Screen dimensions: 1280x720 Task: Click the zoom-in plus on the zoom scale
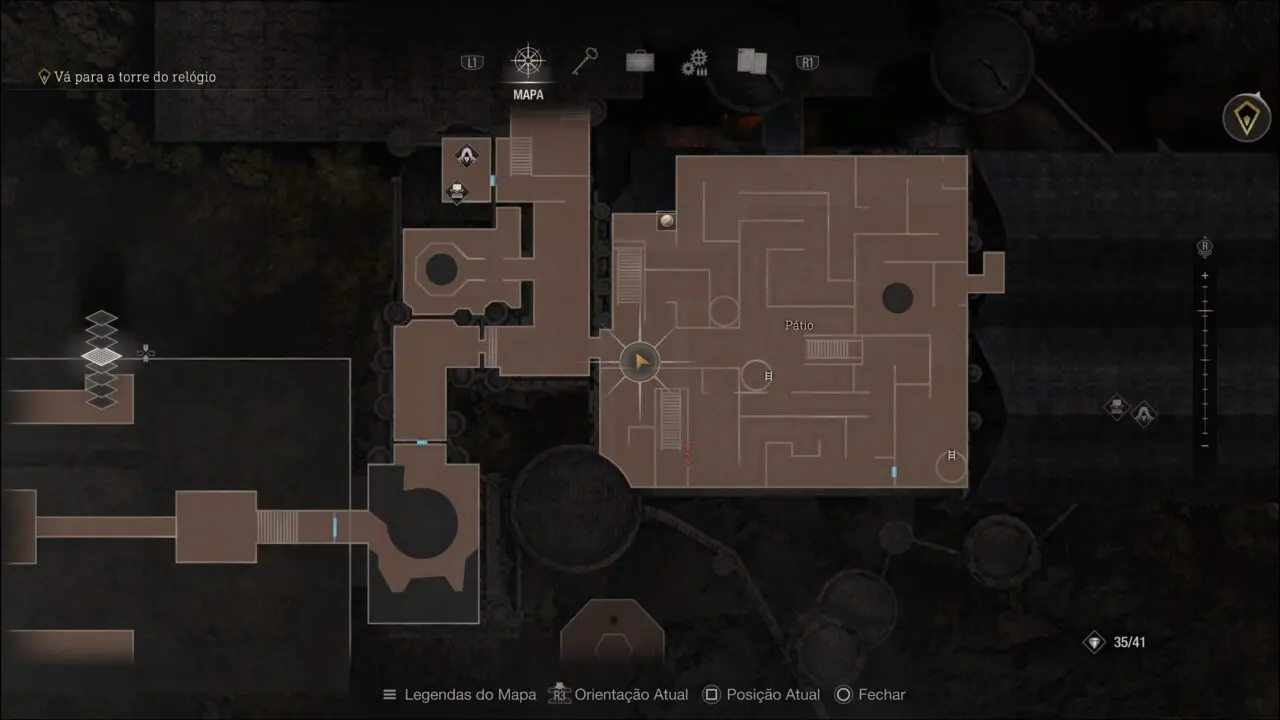coord(1205,276)
